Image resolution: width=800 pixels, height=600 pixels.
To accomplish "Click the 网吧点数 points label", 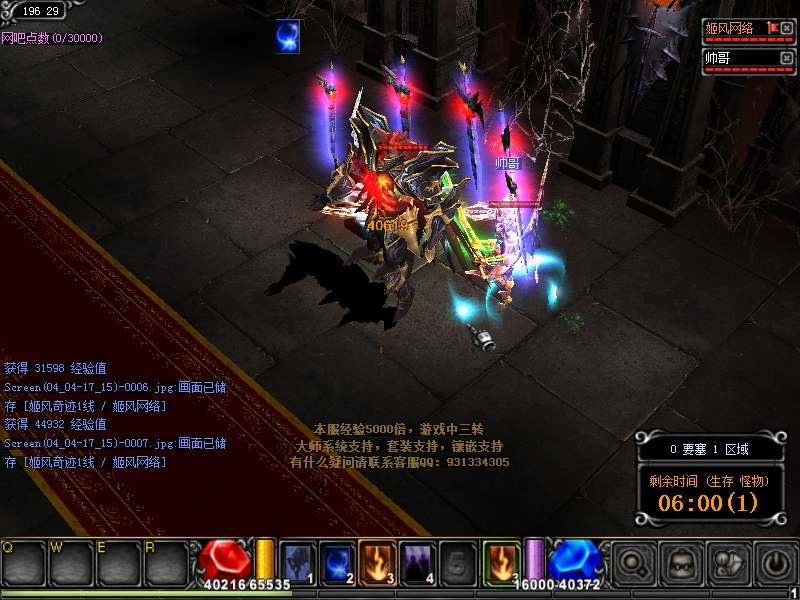I will (x=52, y=38).
